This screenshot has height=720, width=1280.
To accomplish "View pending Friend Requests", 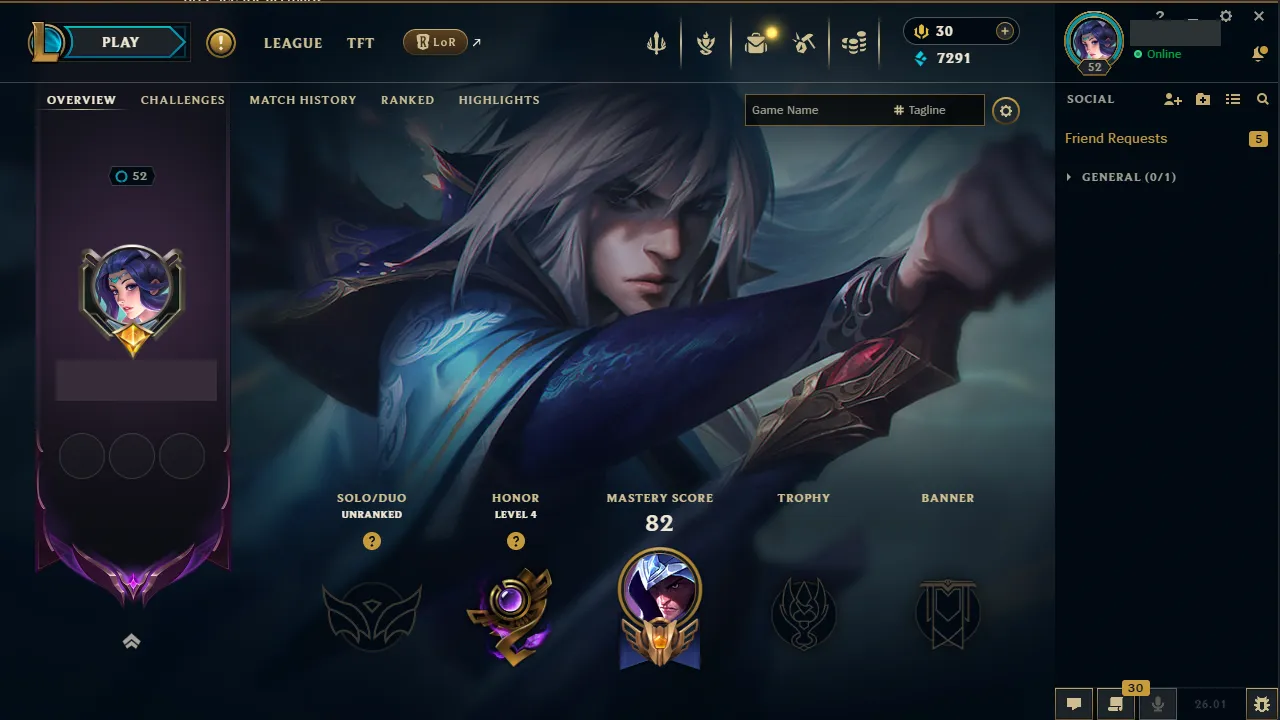I will [x=1115, y=138].
